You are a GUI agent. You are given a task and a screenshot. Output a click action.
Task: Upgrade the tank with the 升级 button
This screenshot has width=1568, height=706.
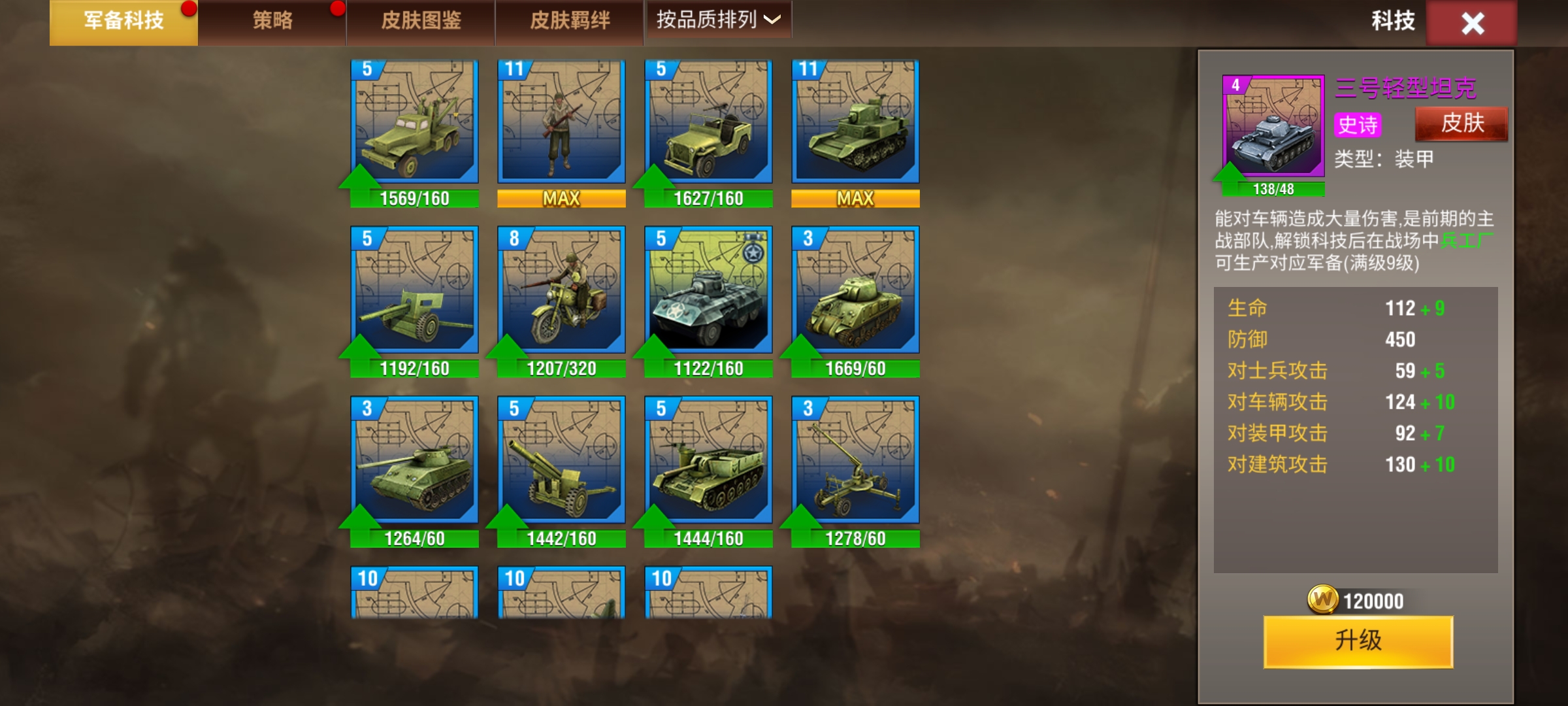[1358, 641]
